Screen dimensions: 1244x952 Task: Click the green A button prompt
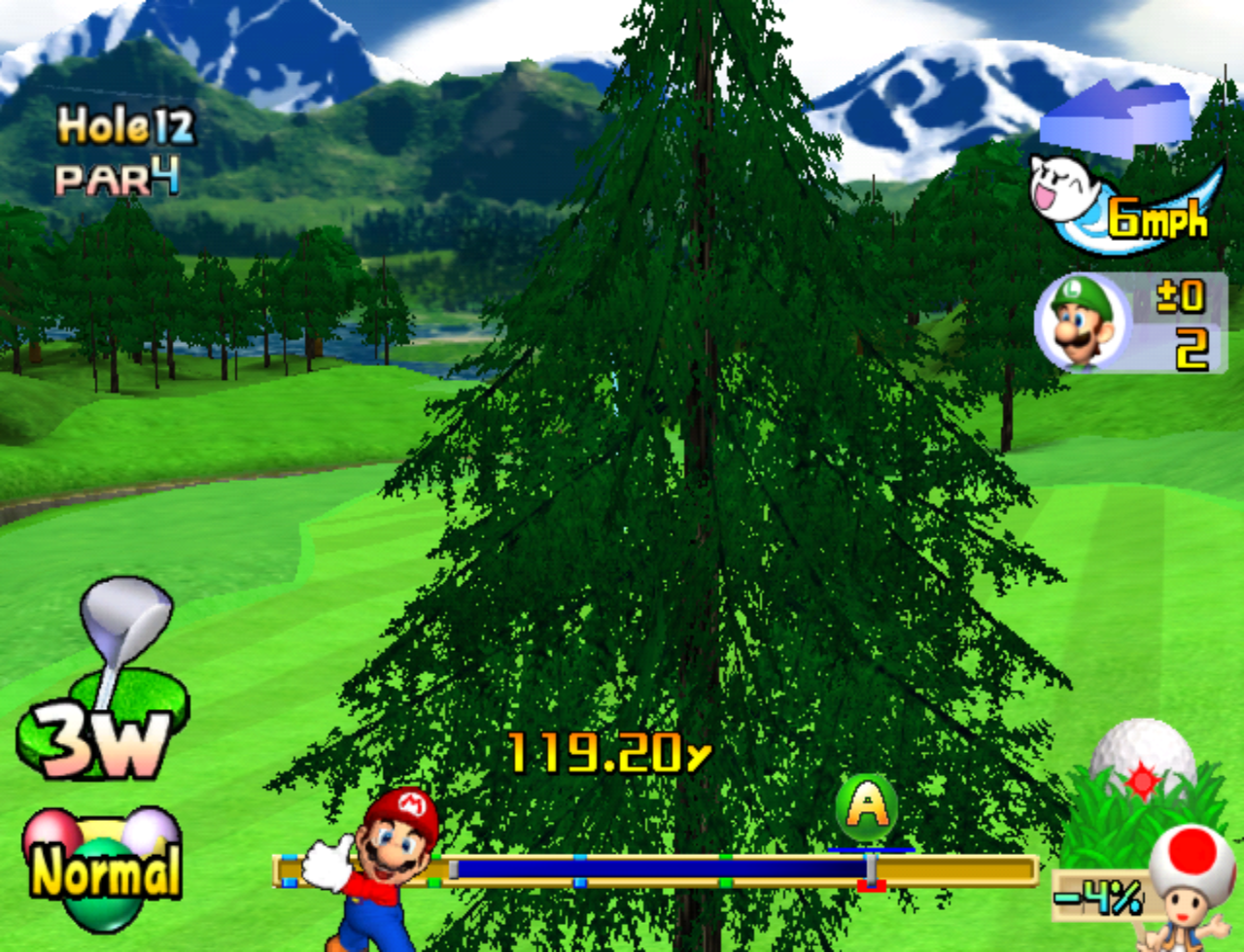tap(868, 806)
